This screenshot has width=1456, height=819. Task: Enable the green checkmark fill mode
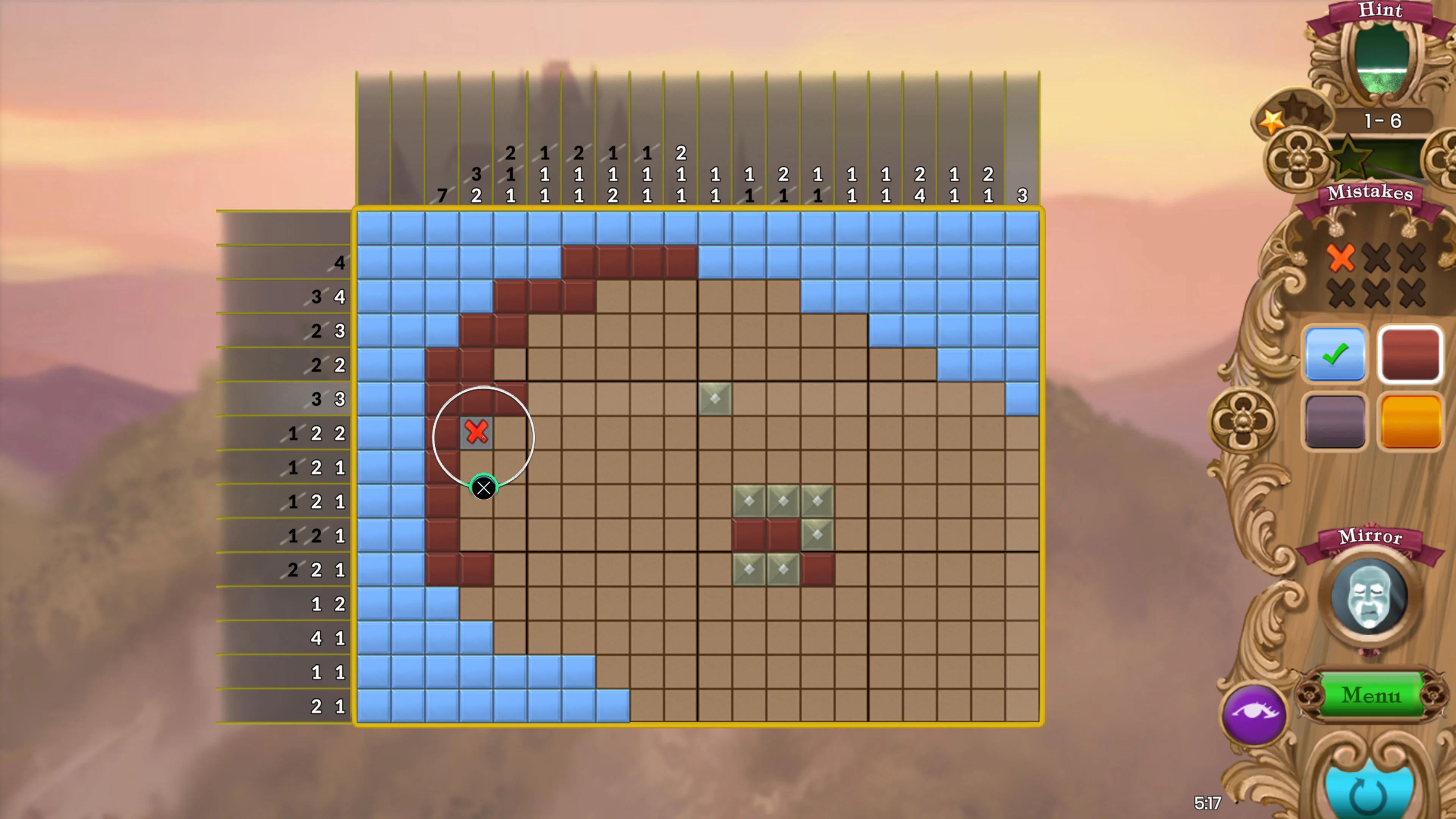(1335, 355)
